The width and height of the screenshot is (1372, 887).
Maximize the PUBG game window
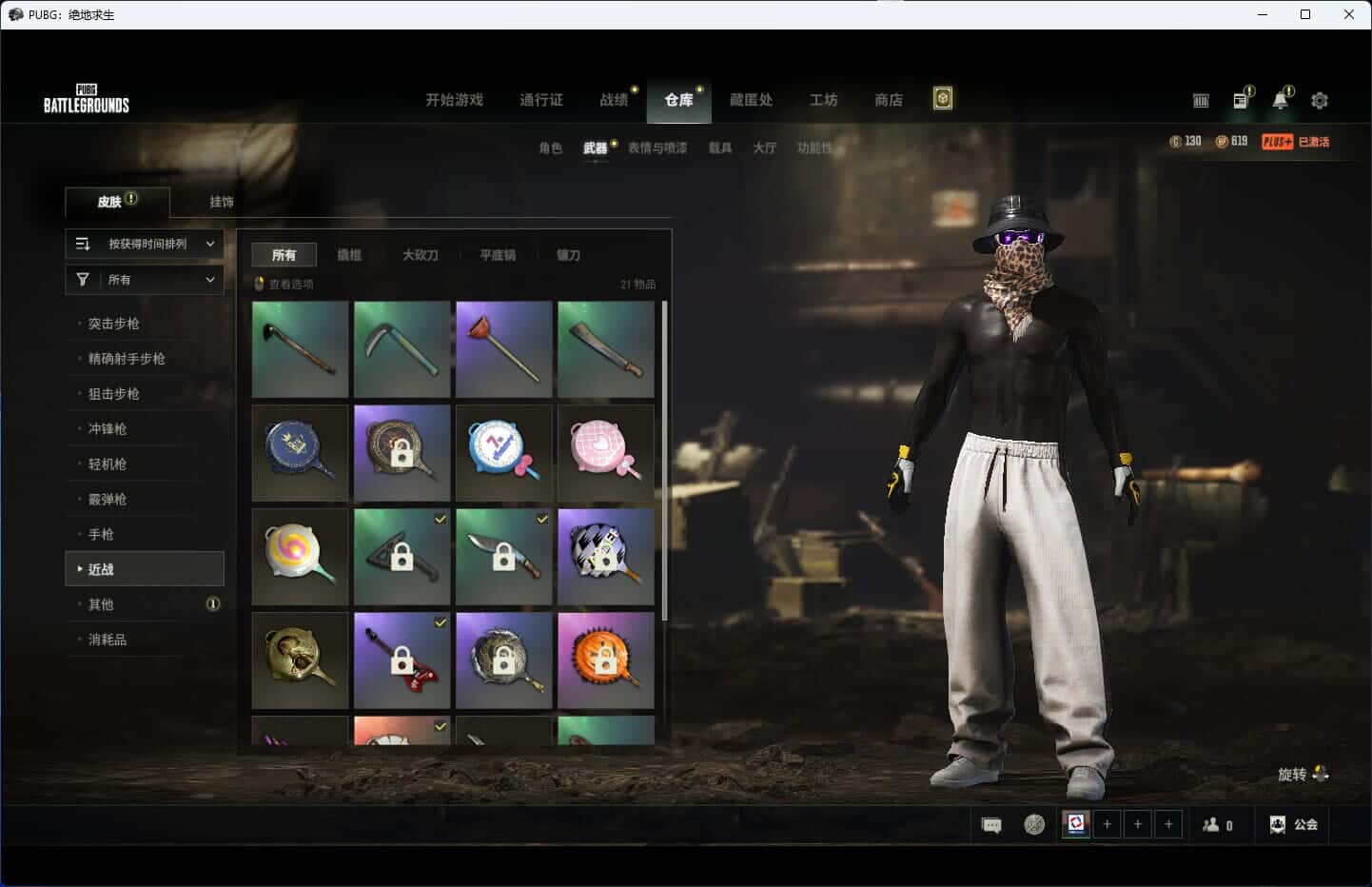coord(1305,14)
